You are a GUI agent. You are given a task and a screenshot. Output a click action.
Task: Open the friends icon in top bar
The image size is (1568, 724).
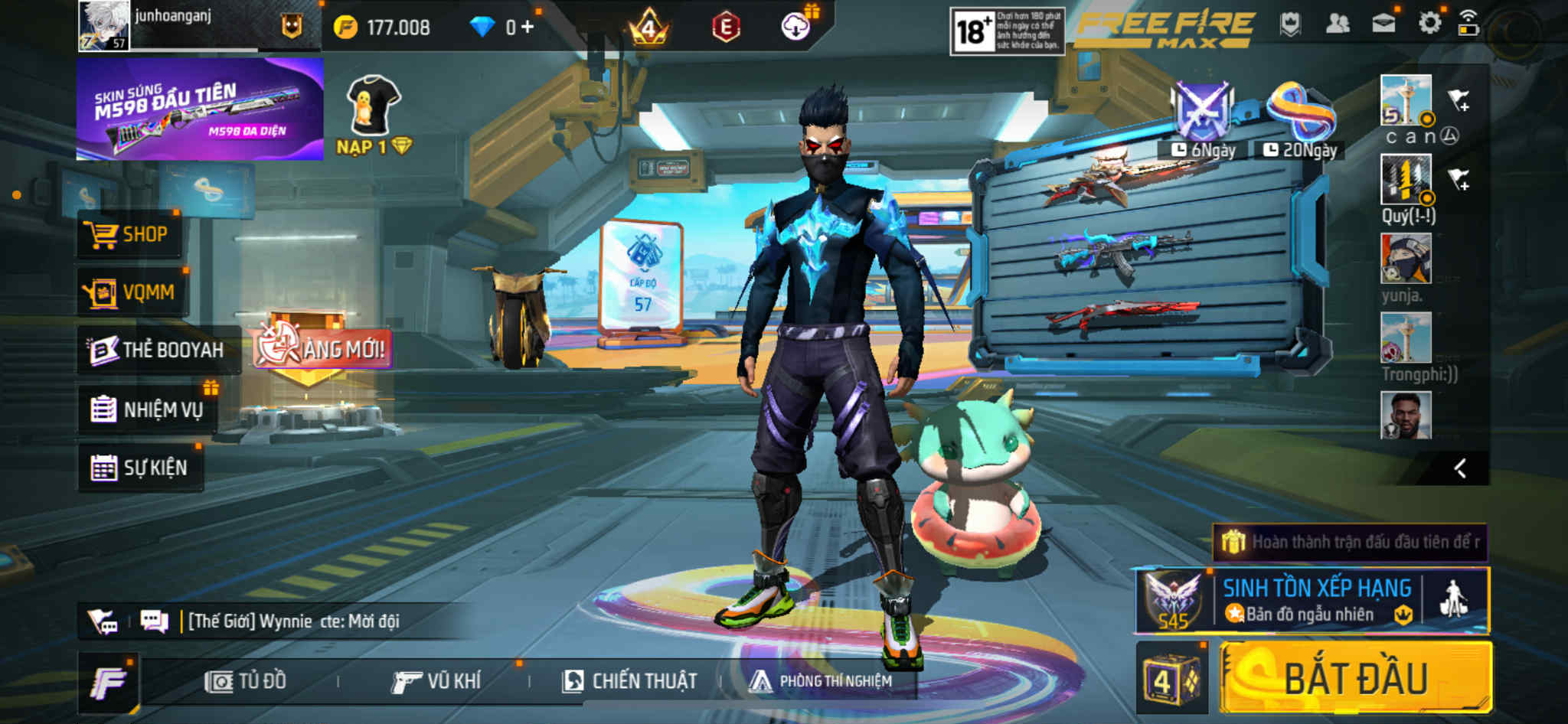[1337, 24]
